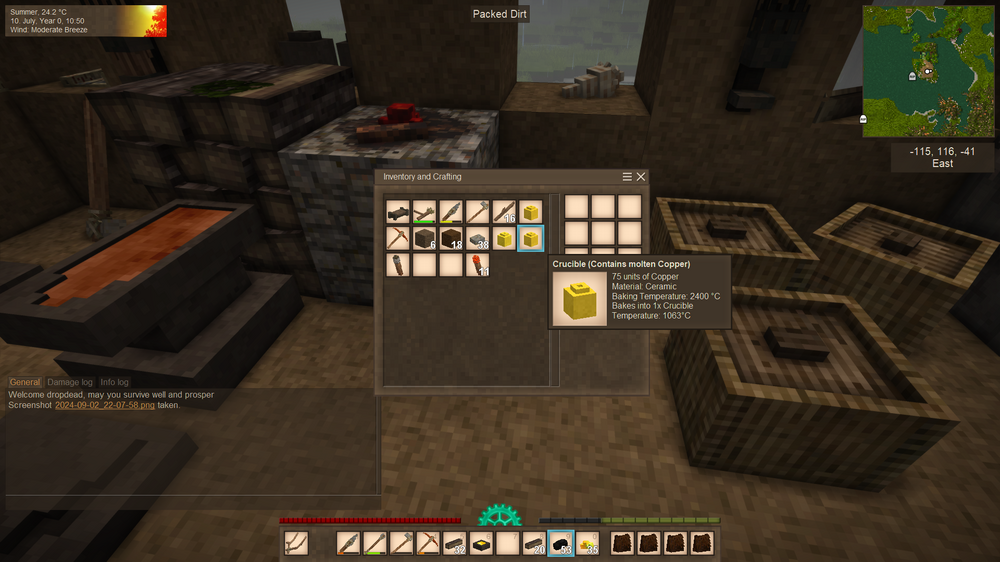
Task: Select the offhand slot holding sticks
Action: pos(295,543)
